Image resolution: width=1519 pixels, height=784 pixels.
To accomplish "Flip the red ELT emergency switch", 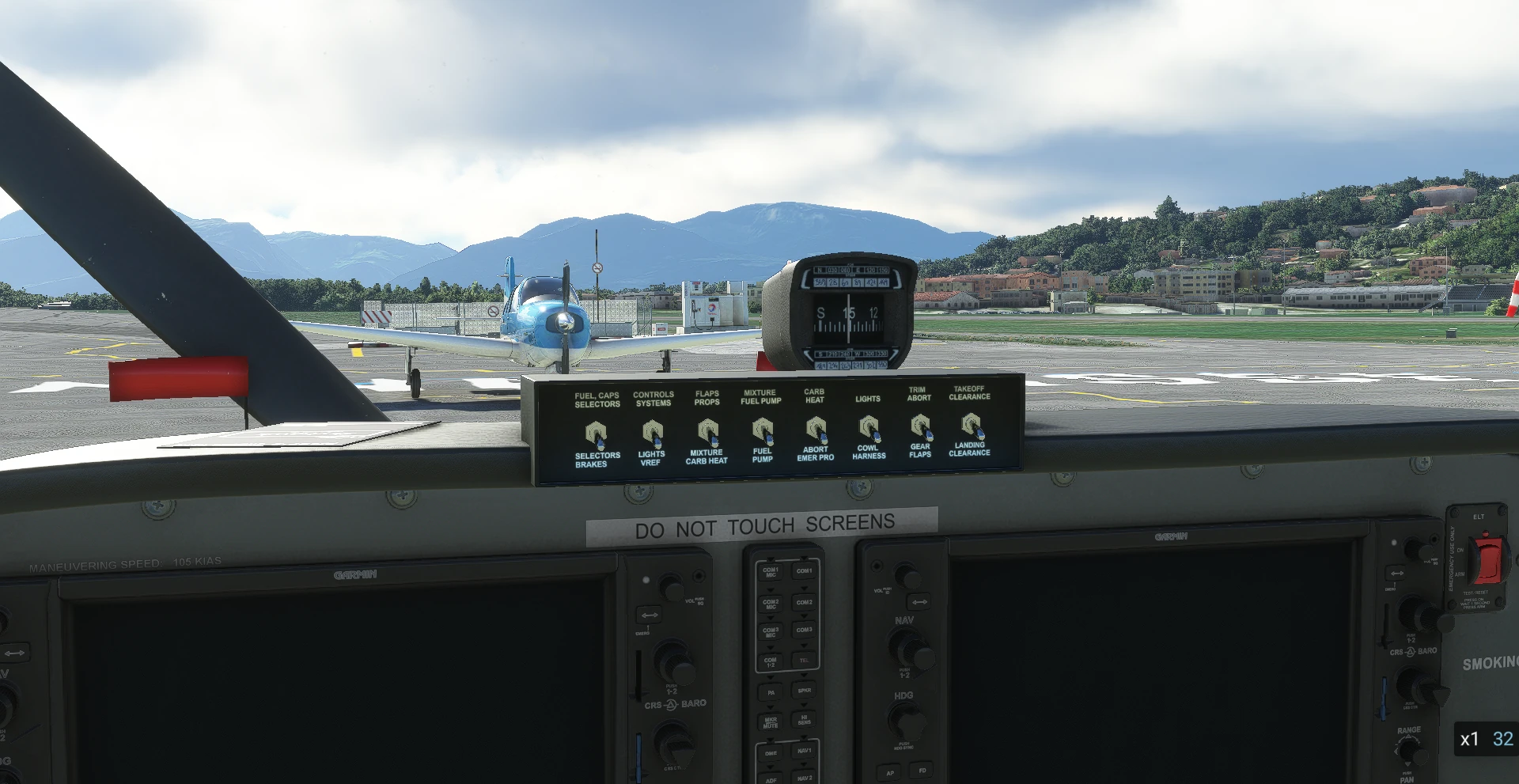I will pos(1488,558).
